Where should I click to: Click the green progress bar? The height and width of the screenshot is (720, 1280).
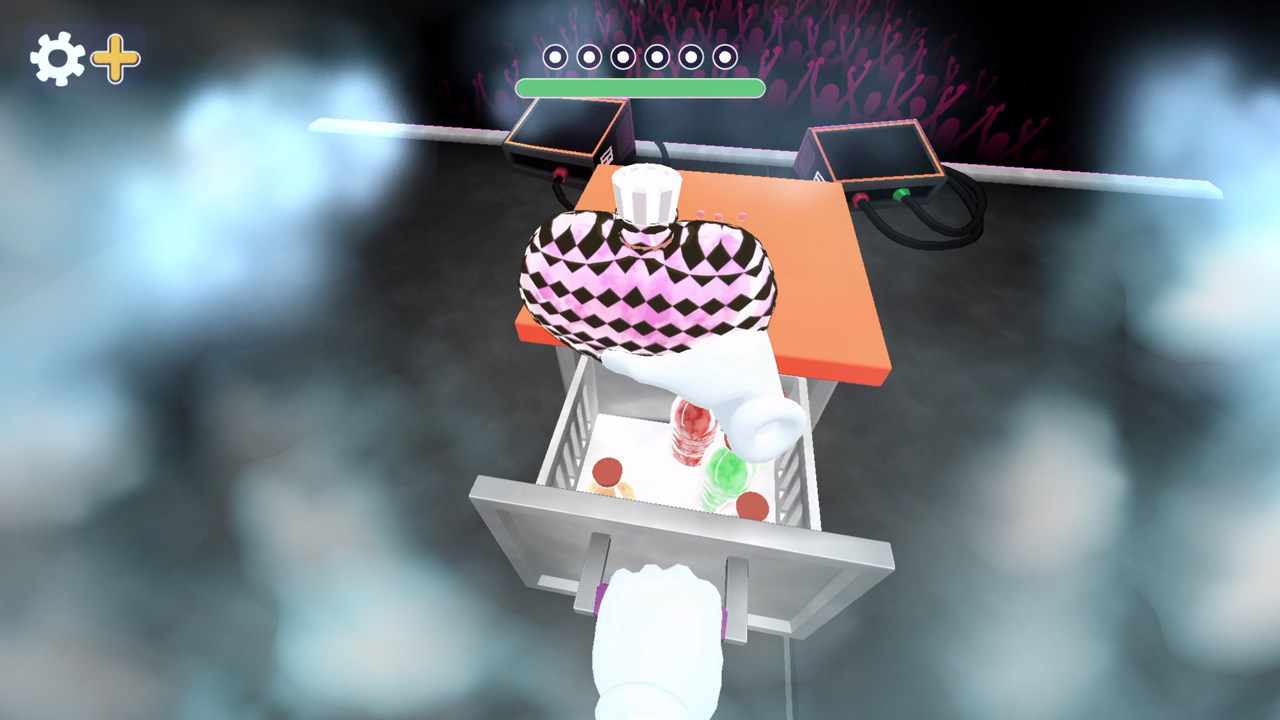640,89
